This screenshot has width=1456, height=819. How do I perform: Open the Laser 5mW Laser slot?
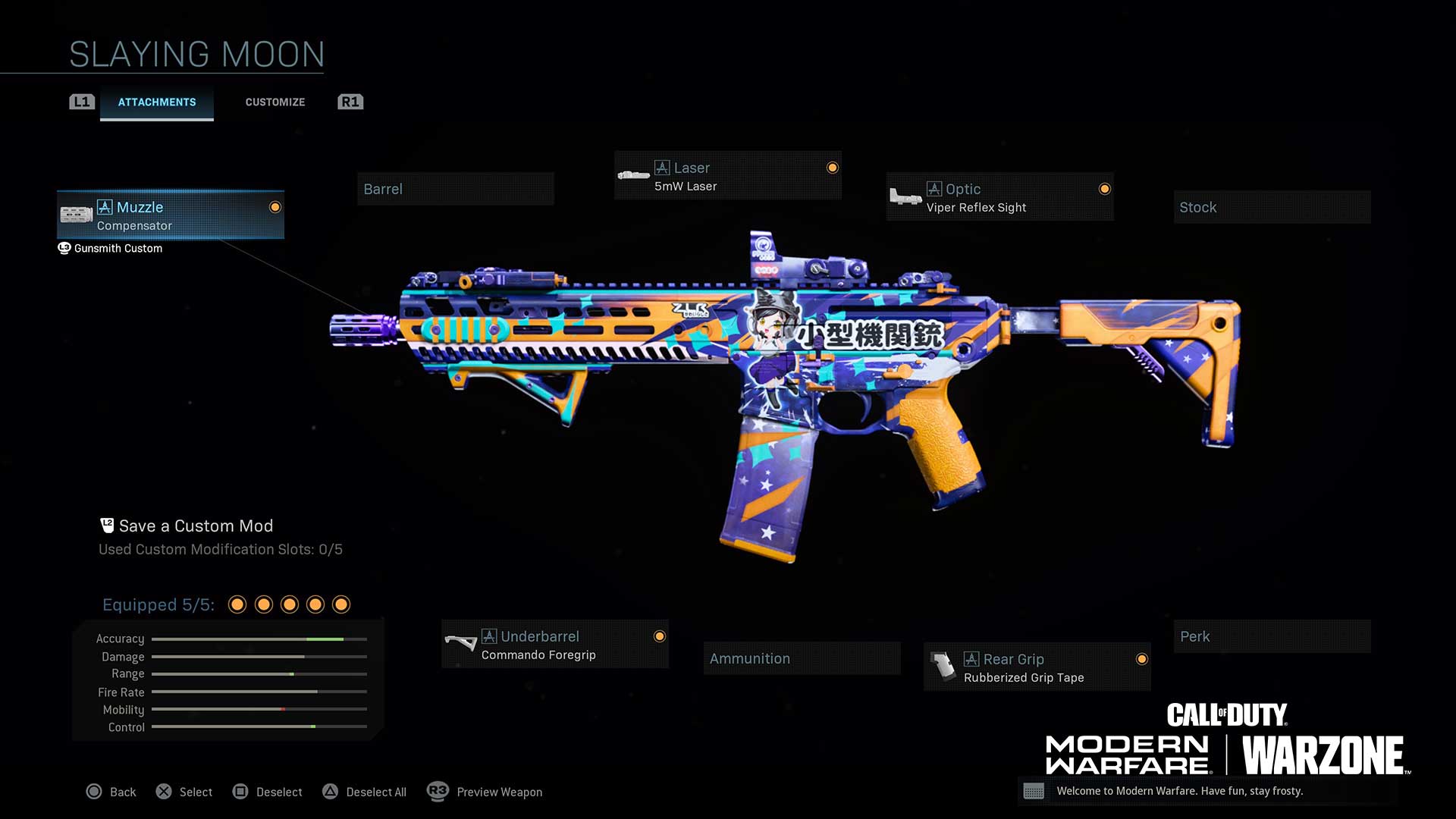pos(727,176)
